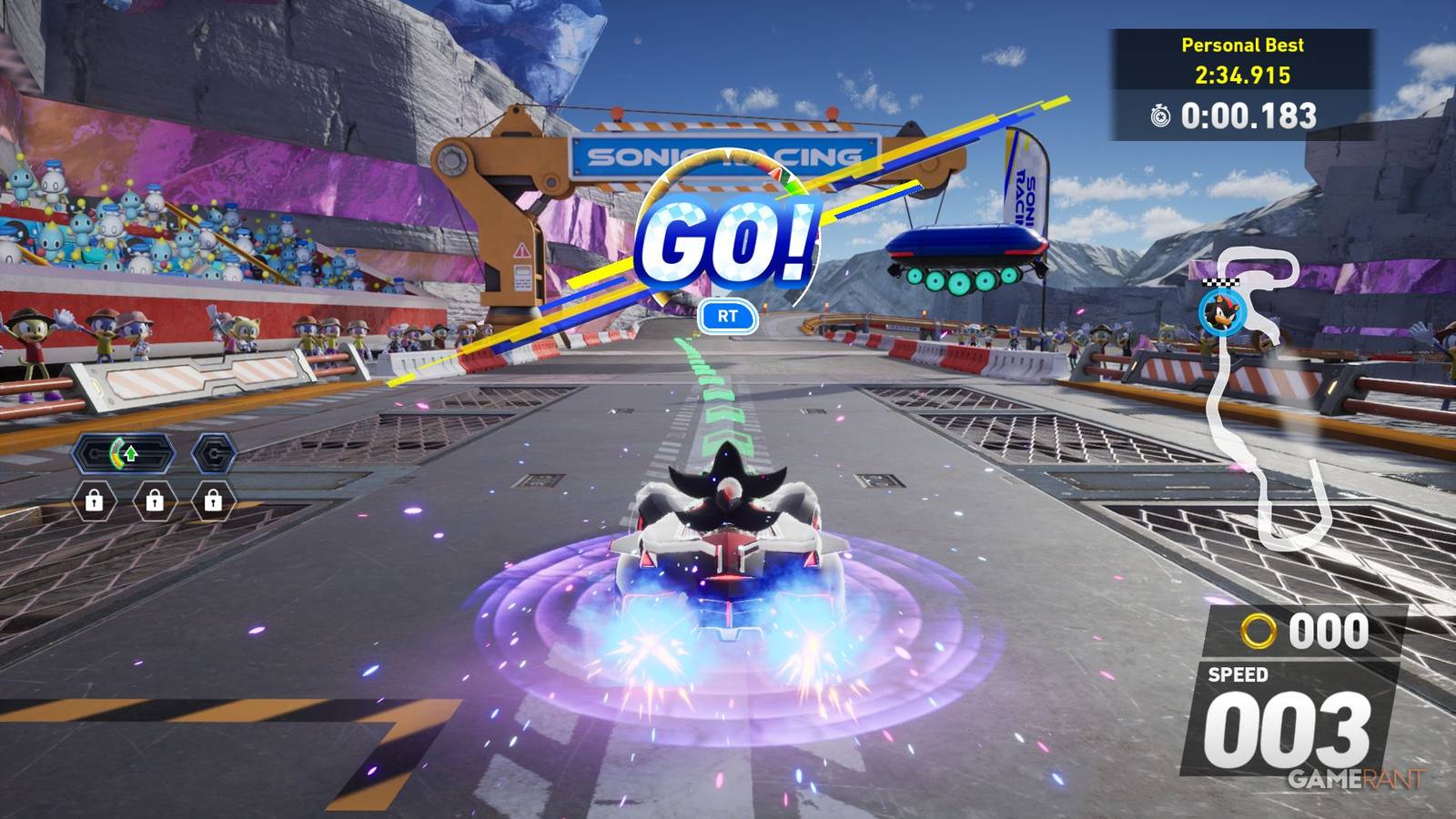This screenshot has height=819, width=1456.
Task: Click the golden ring counter icon
Action: [x=1260, y=629]
